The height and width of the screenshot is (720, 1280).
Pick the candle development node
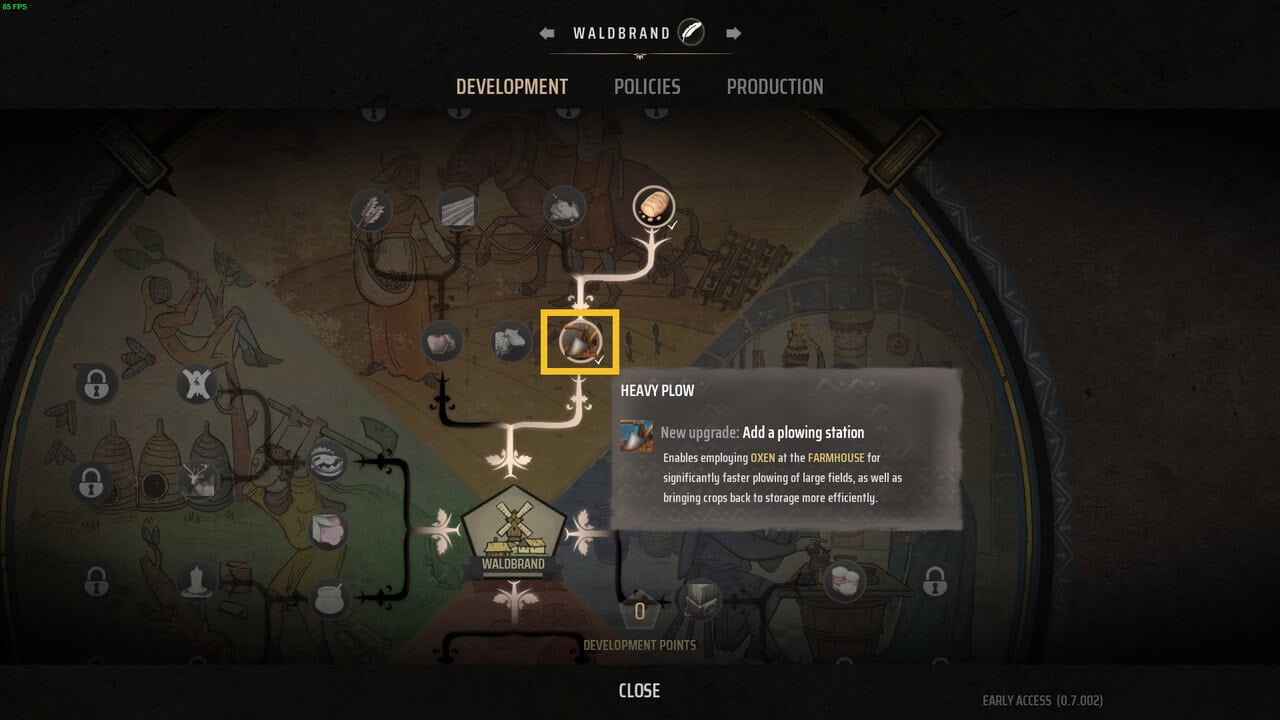click(x=198, y=580)
